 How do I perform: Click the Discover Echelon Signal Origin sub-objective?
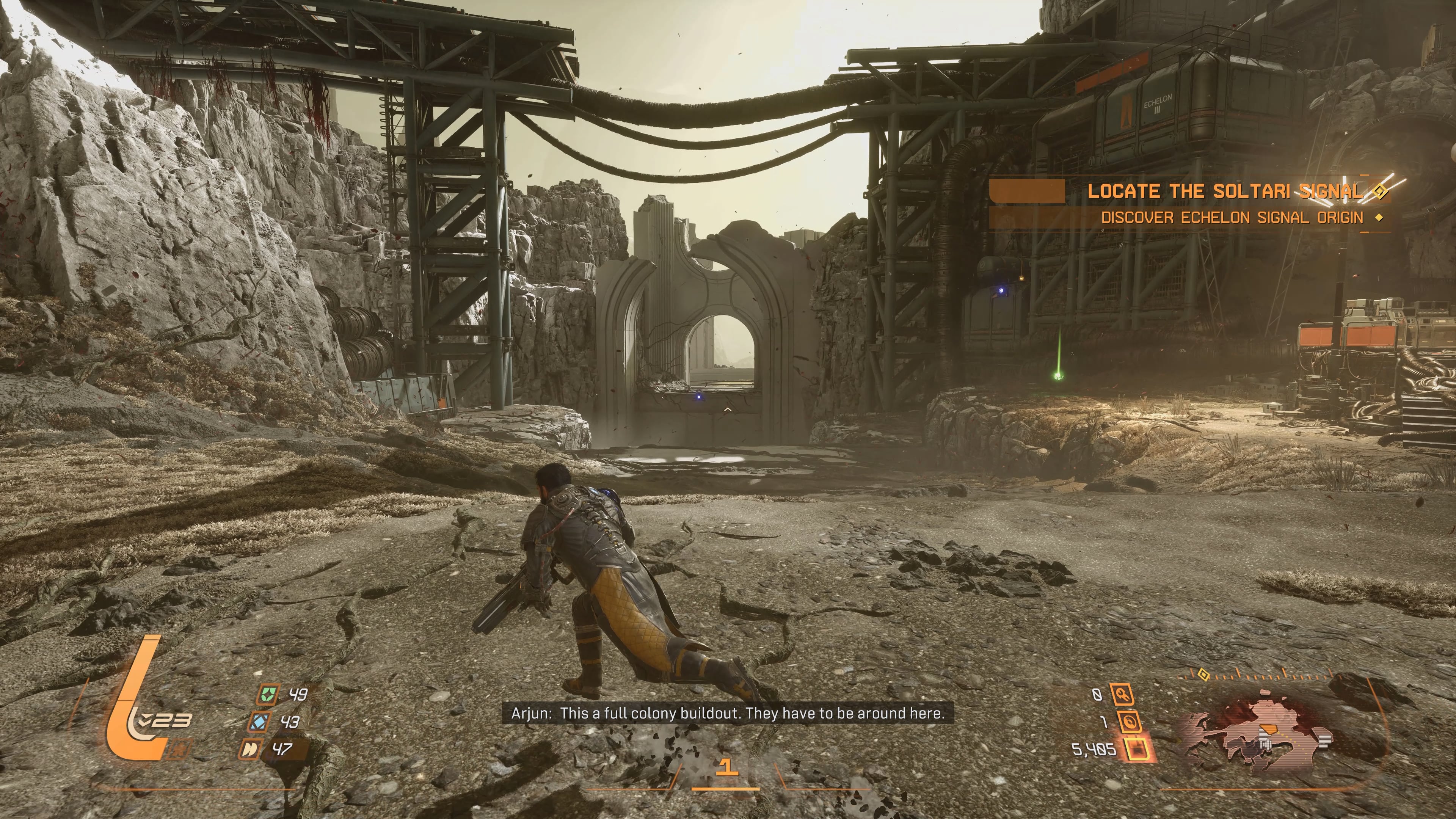pos(1232,218)
